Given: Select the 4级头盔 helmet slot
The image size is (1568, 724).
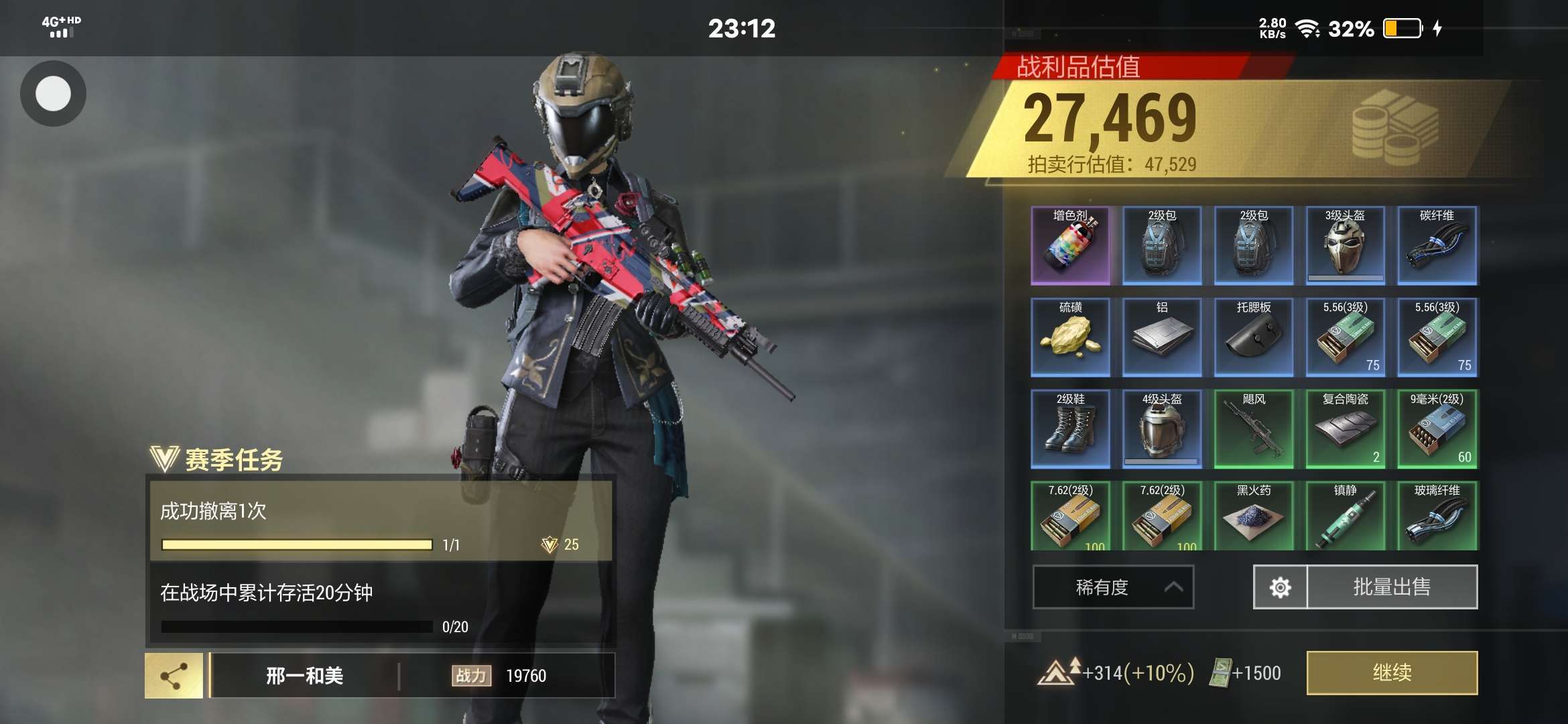Looking at the screenshot, I should click(x=1162, y=429).
